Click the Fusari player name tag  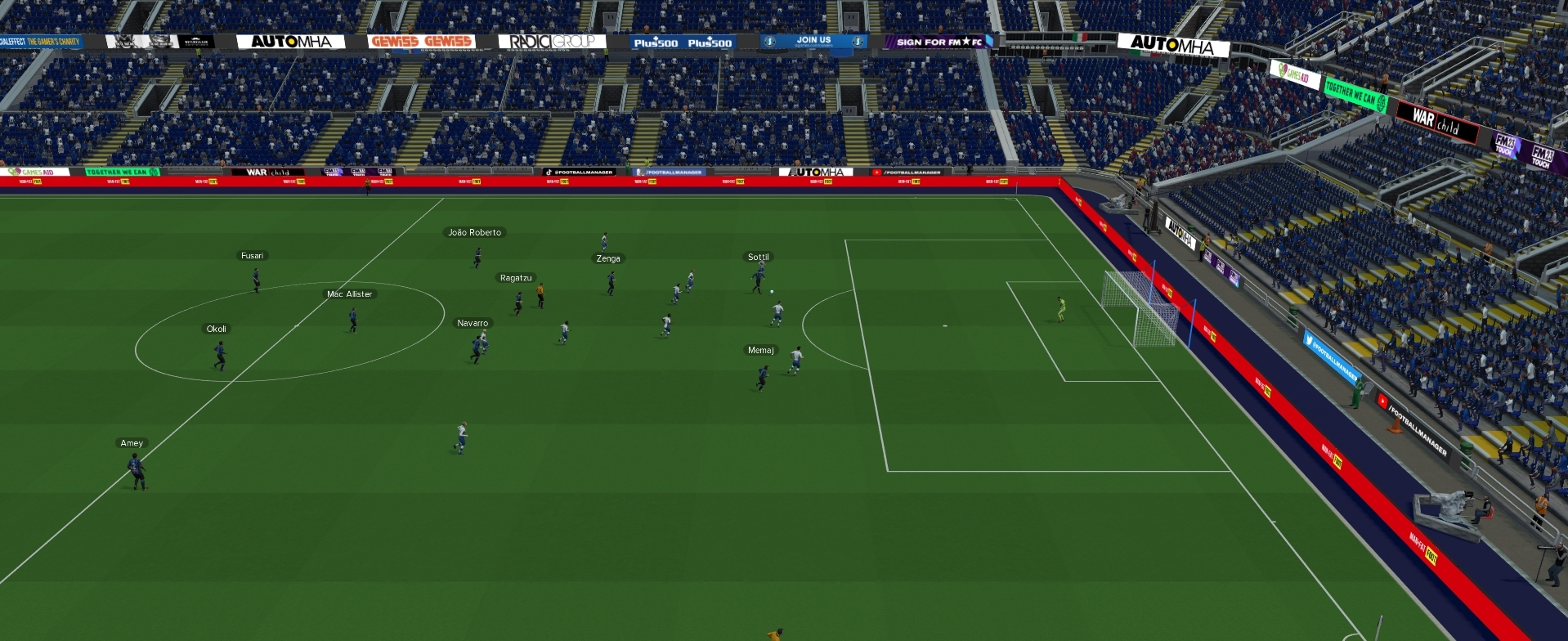[x=252, y=256]
